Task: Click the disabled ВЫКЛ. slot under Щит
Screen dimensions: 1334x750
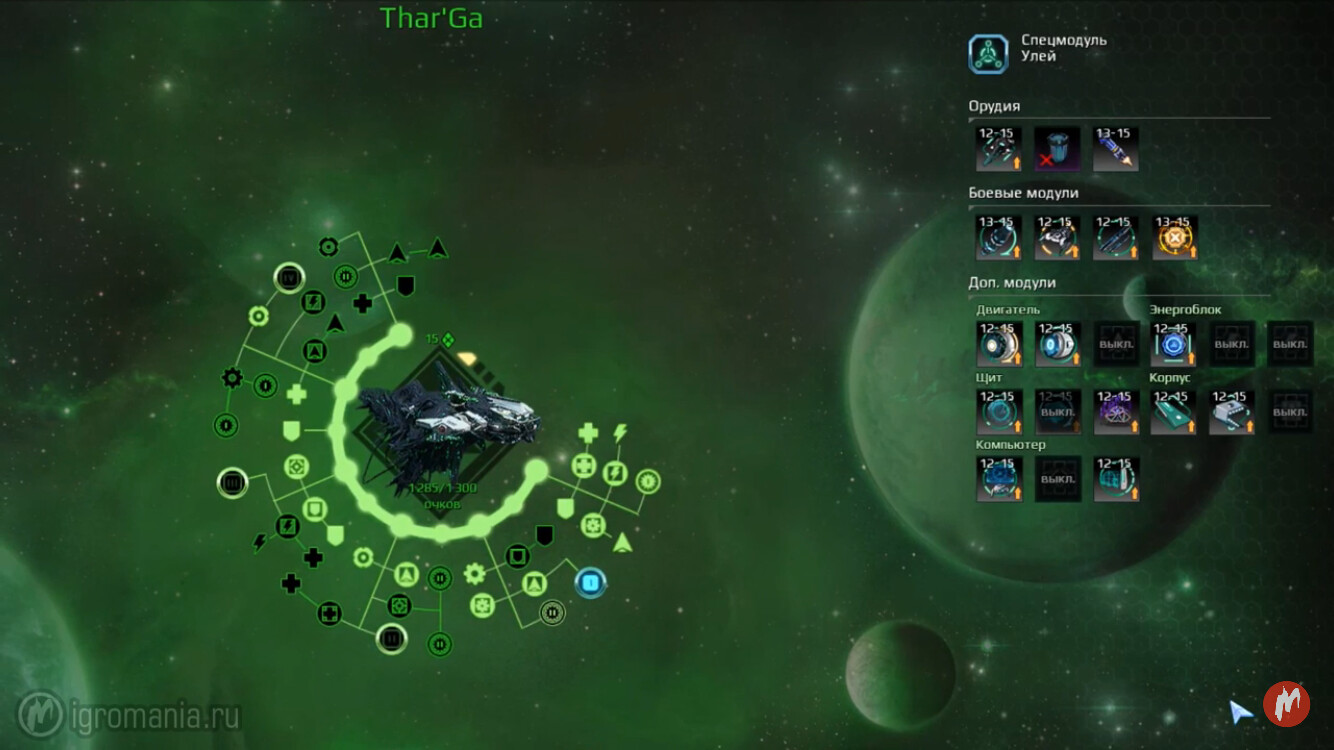Action: pyautogui.click(x=1057, y=411)
